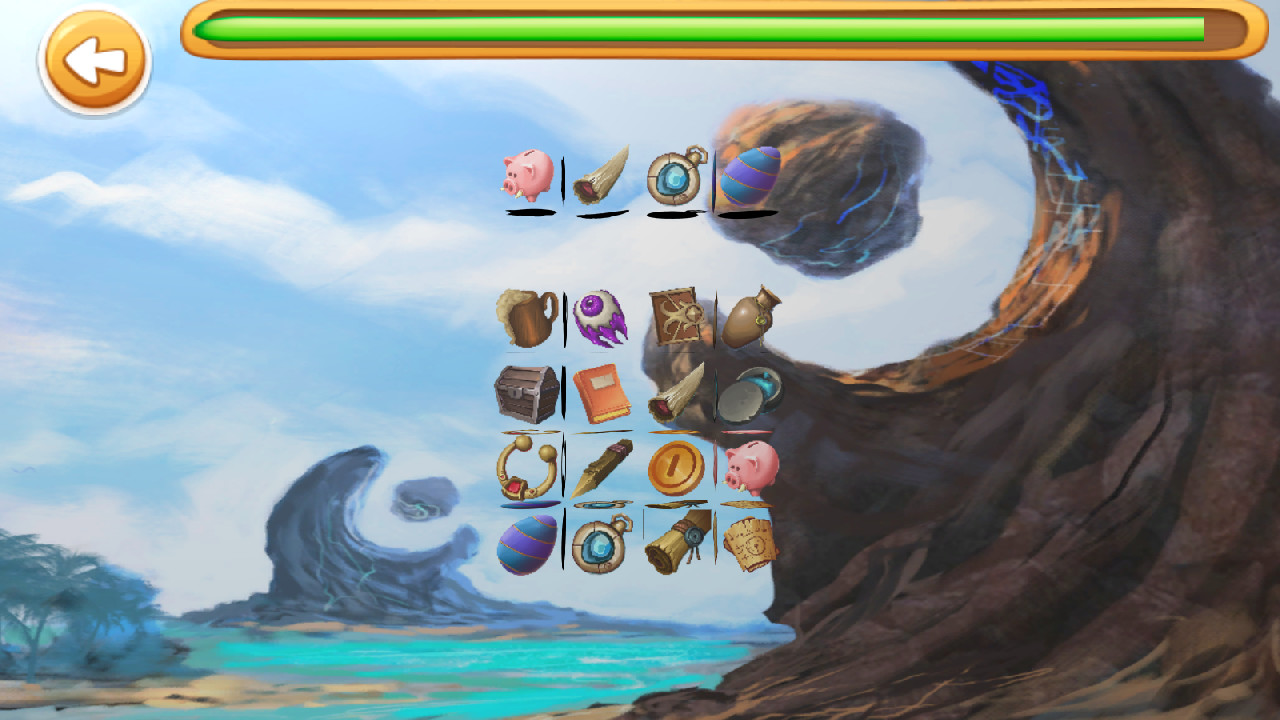Select the piggy bank tile in top row

527,178
